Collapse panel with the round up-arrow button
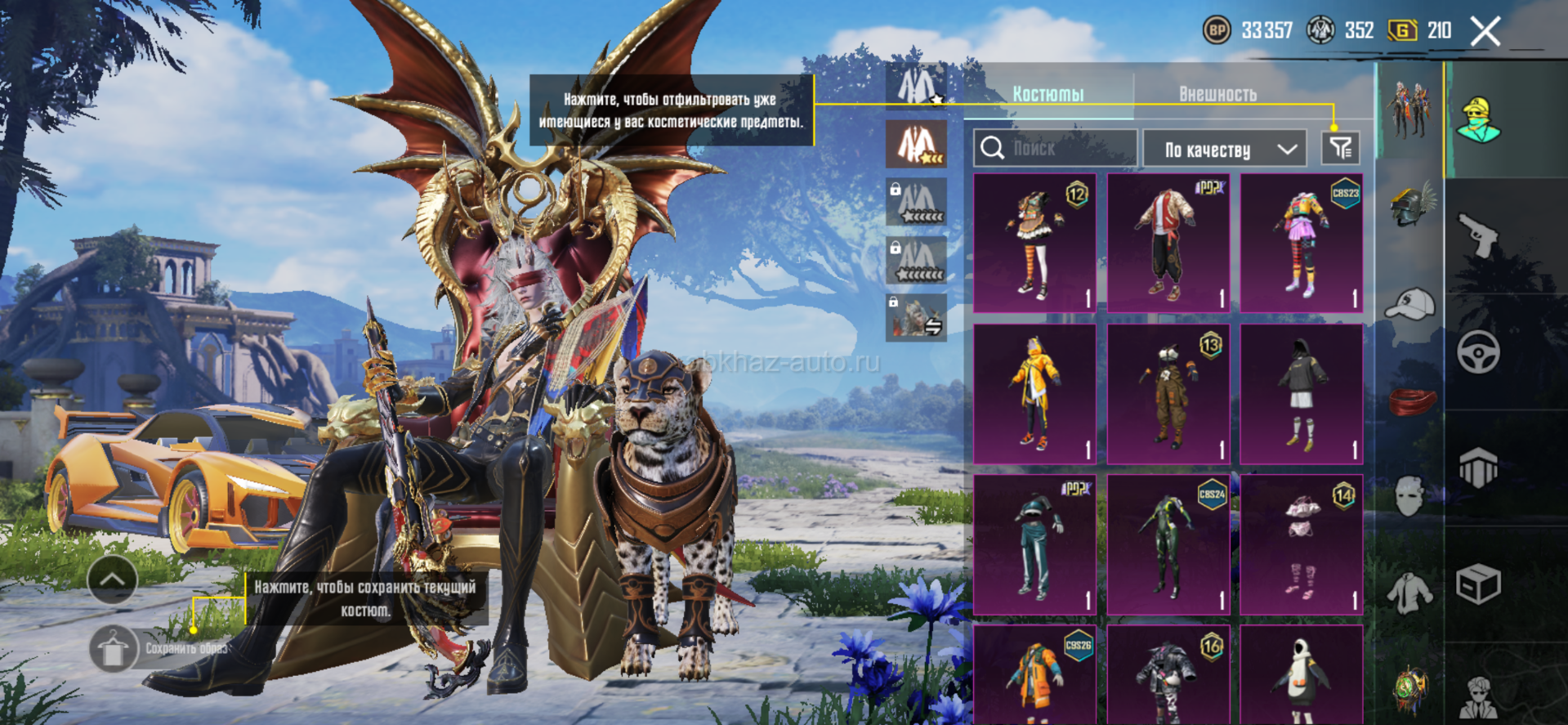This screenshot has width=1568, height=725. point(112,580)
